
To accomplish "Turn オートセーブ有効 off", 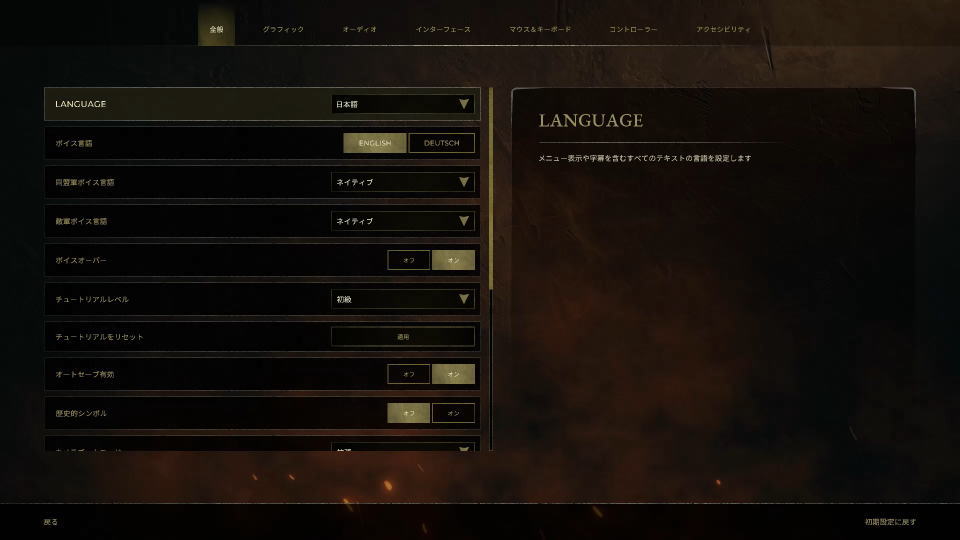I will pyautogui.click(x=409, y=374).
